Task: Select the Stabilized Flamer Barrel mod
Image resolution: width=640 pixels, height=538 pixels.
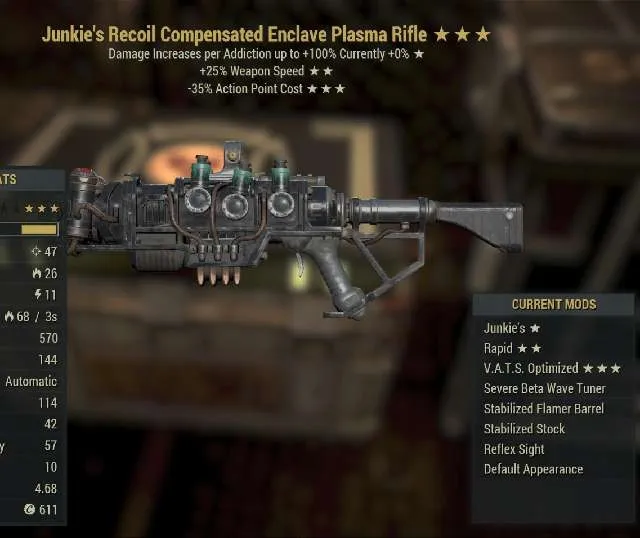Action: click(x=543, y=408)
